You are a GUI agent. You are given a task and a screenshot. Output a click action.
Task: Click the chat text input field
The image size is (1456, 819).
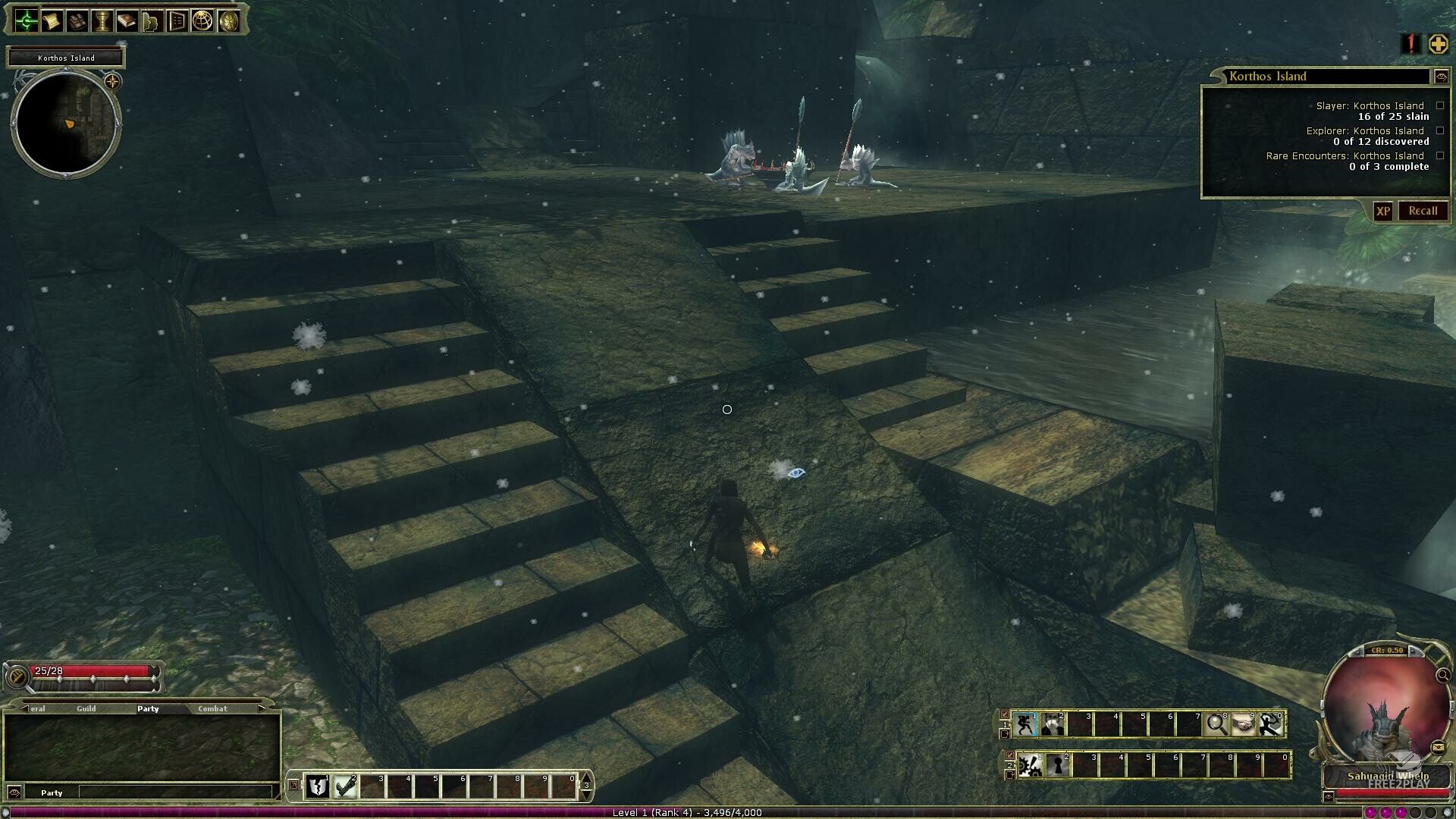174,792
